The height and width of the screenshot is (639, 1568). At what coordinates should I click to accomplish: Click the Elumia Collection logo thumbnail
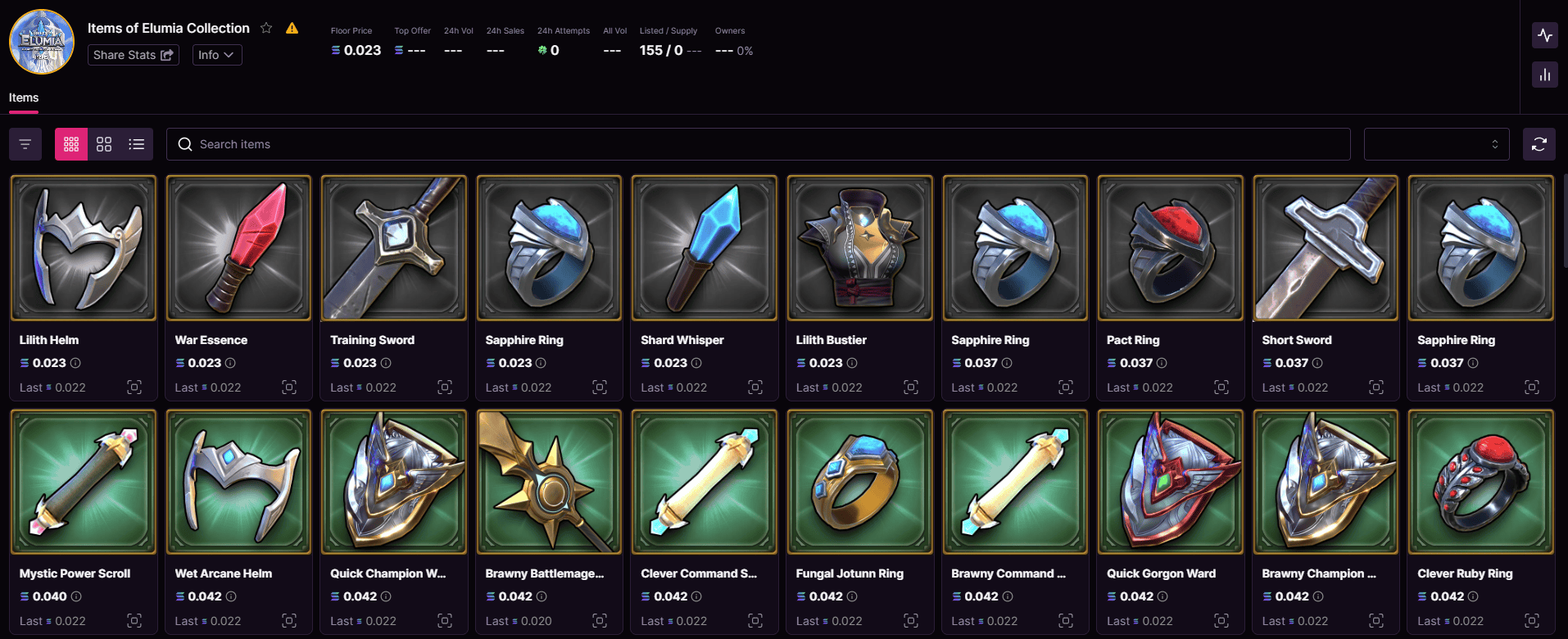[41, 41]
